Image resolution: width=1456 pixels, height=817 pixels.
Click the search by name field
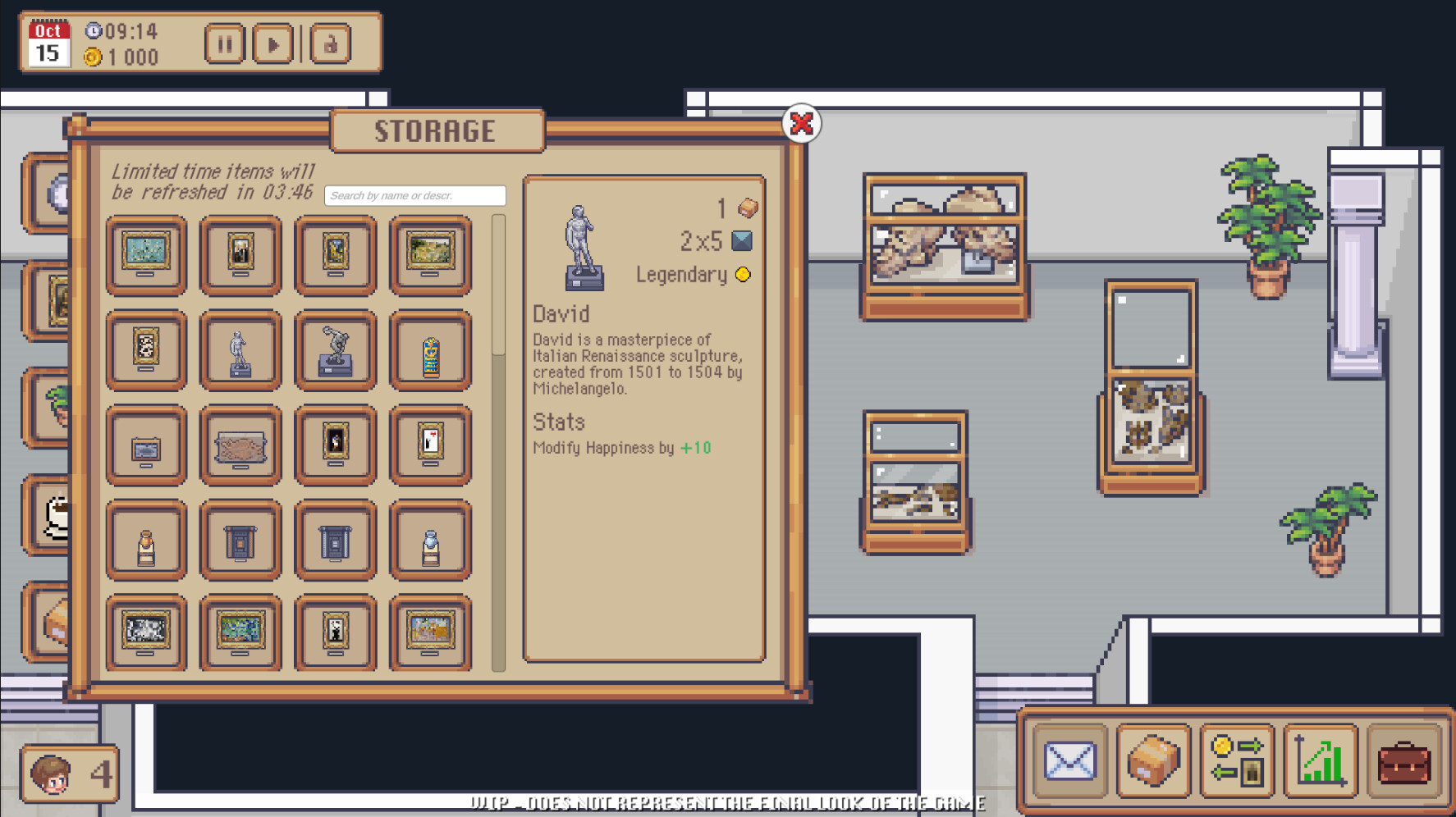(415, 195)
